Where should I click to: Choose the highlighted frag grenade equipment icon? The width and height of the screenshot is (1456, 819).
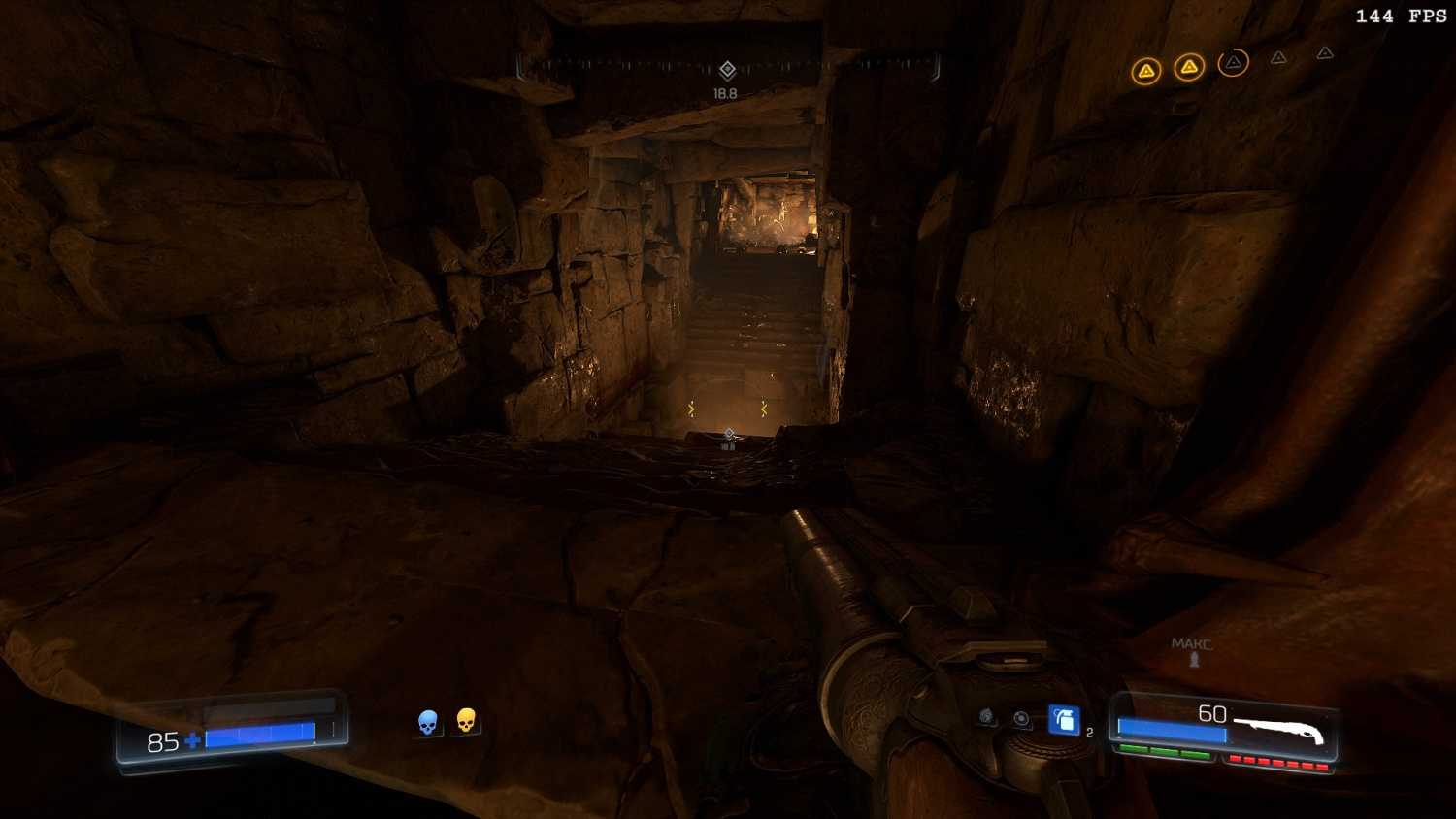point(1064,720)
